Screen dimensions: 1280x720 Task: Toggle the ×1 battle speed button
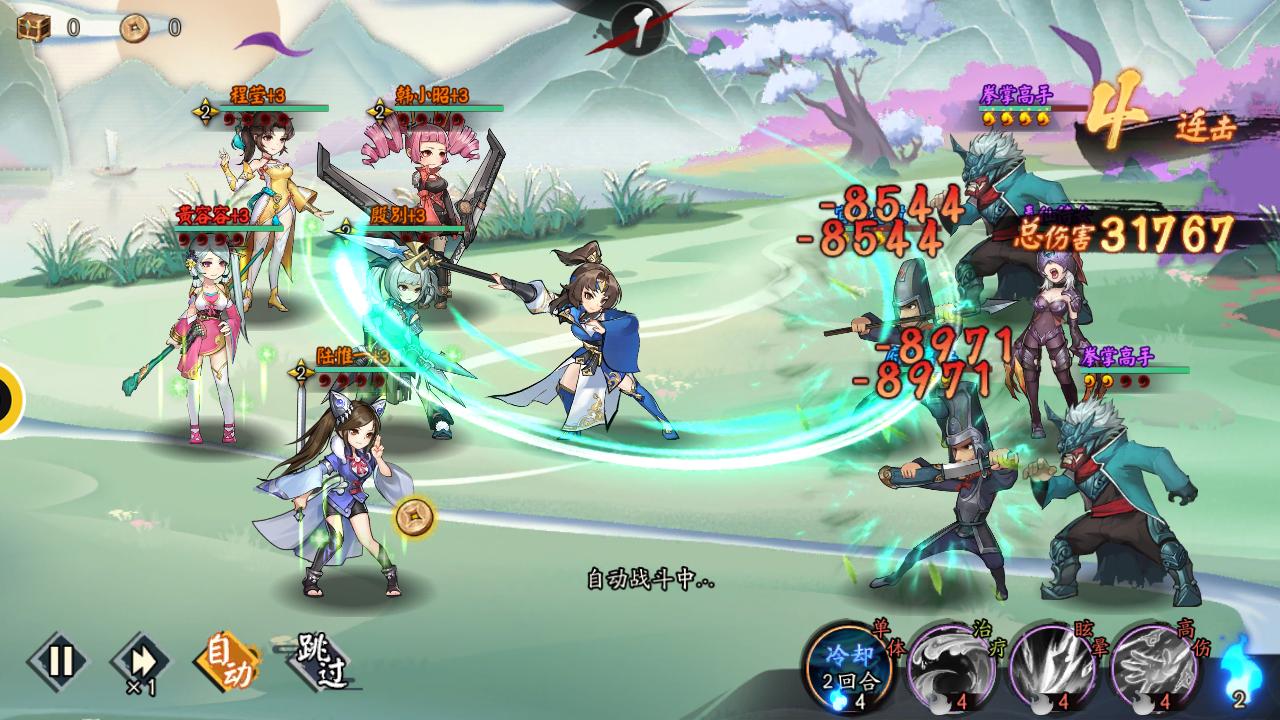[x=141, y=661]
